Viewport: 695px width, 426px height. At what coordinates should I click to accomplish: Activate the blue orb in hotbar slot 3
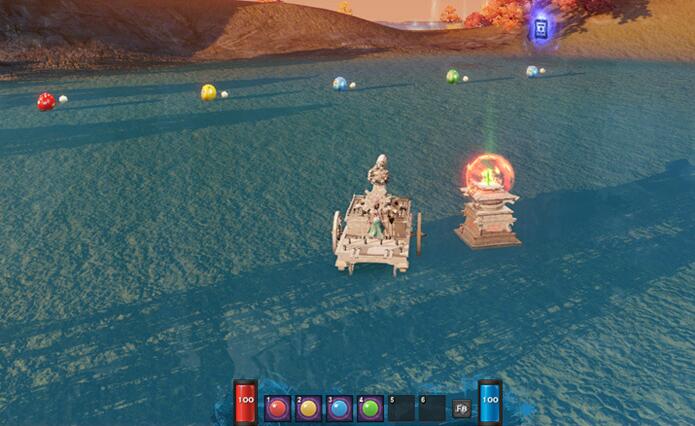[340, 408]
